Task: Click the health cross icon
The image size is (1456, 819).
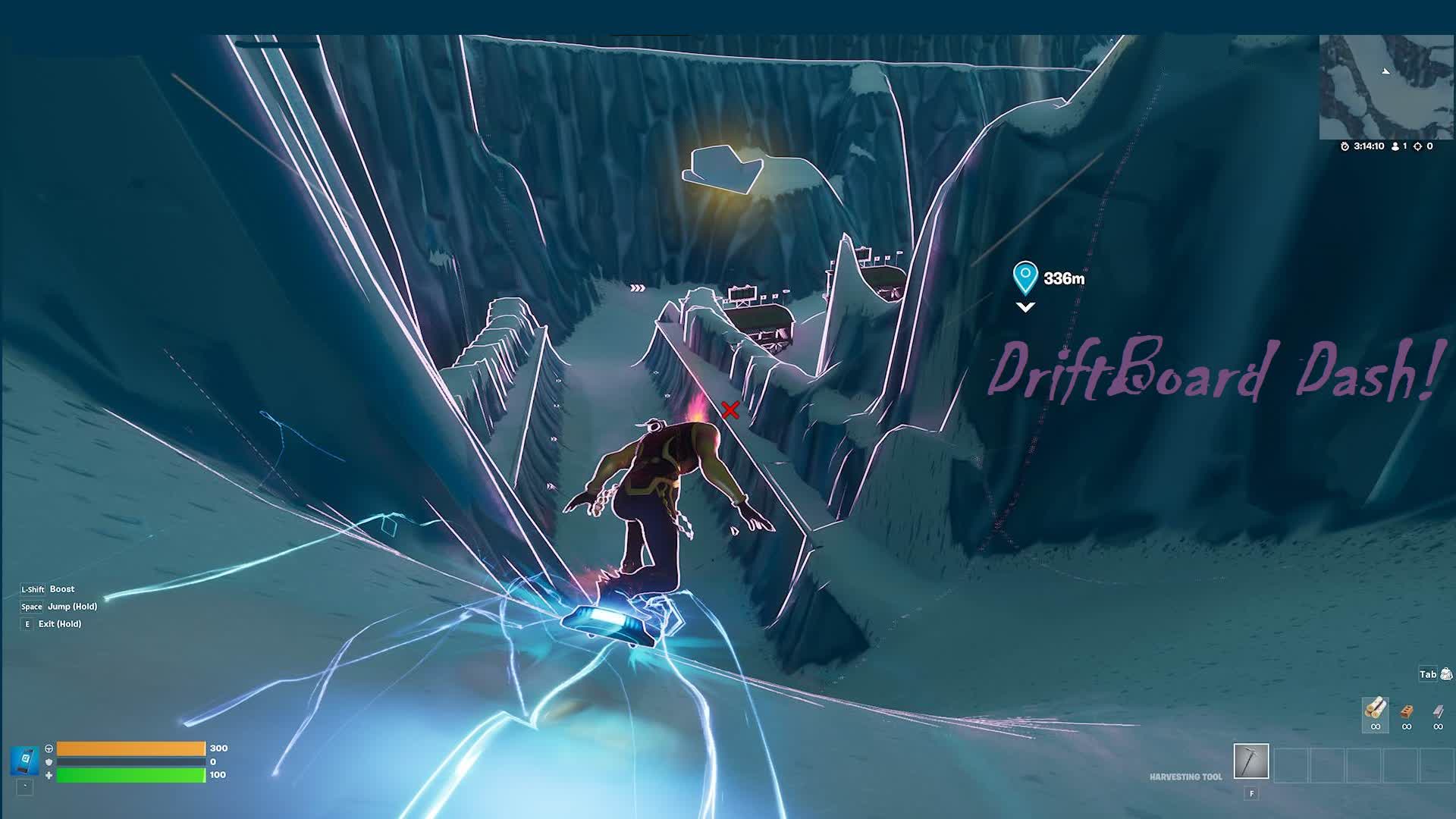Action: [x=49, y=777]
